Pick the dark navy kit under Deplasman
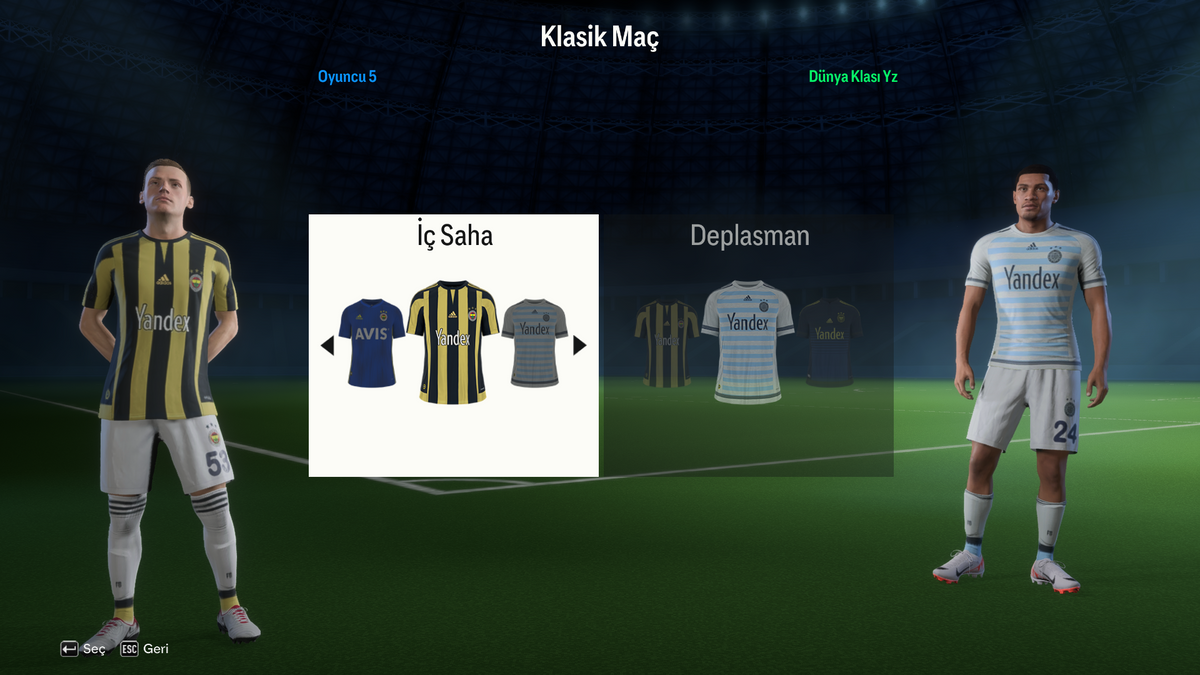The height and width of the screenshot is (675, 1200). click(x=829, y=342)
